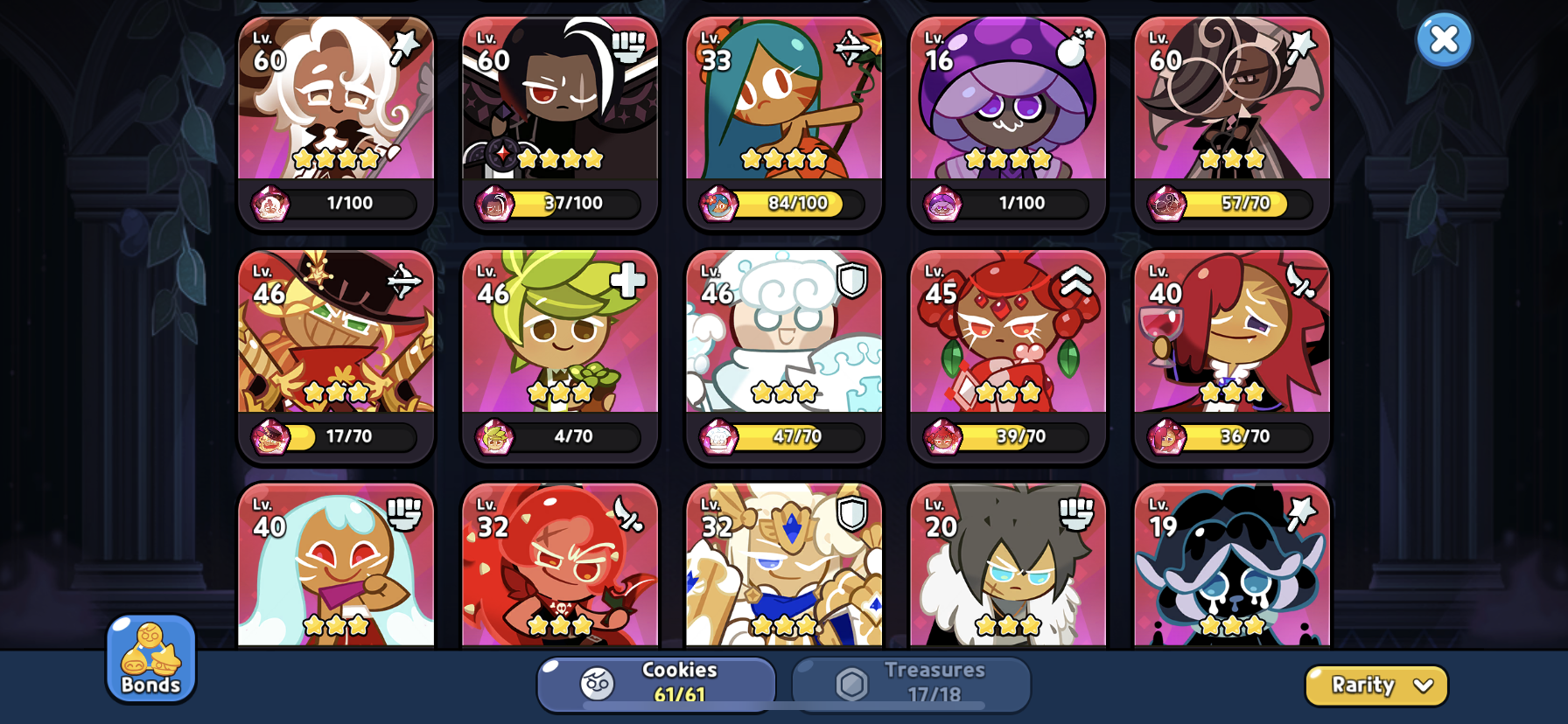The image size is (1568, 724).
Task: Close the cookie collection screen
Action: 1444,39
